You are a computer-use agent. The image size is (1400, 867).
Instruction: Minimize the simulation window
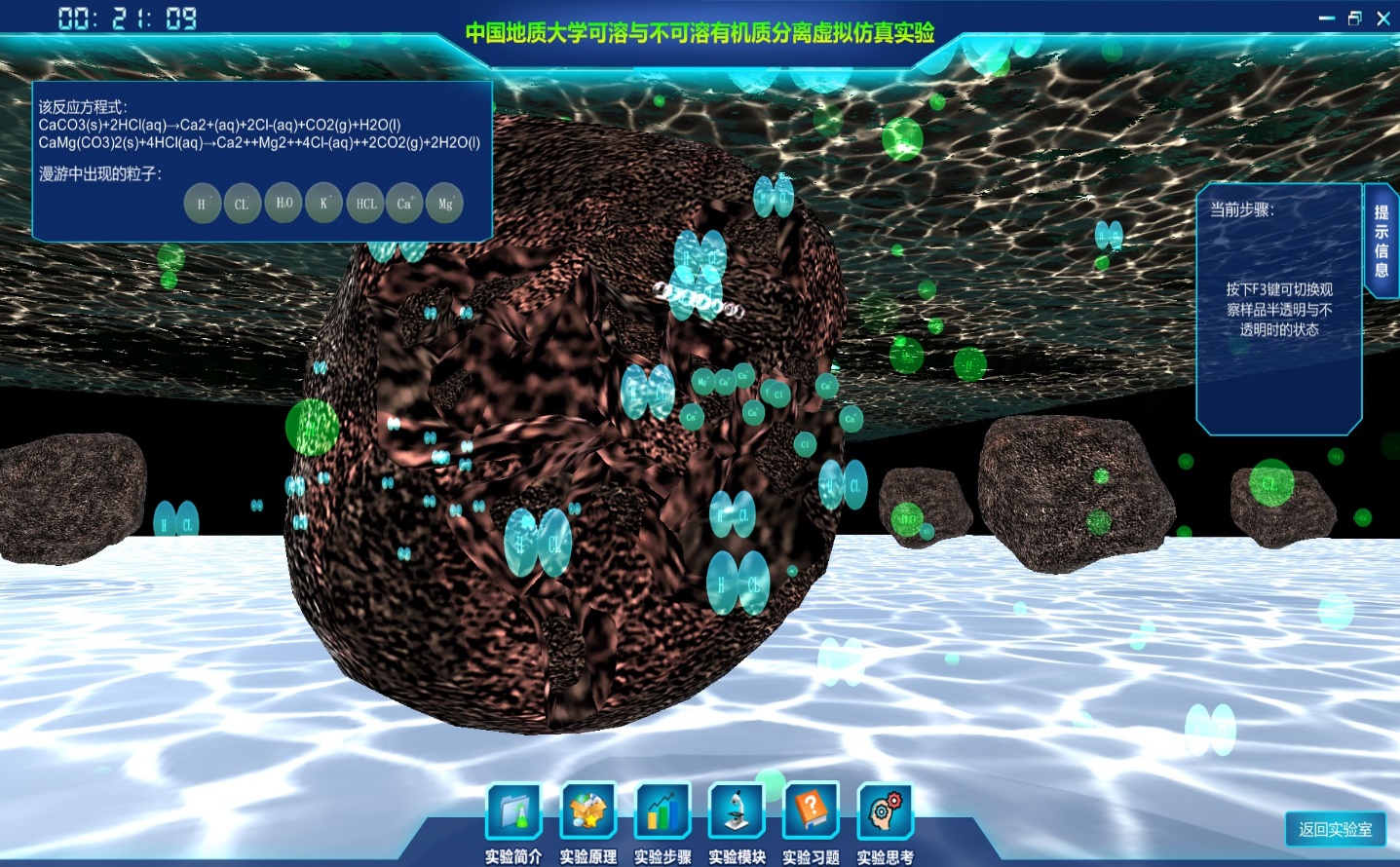(x=1326, y=19)
